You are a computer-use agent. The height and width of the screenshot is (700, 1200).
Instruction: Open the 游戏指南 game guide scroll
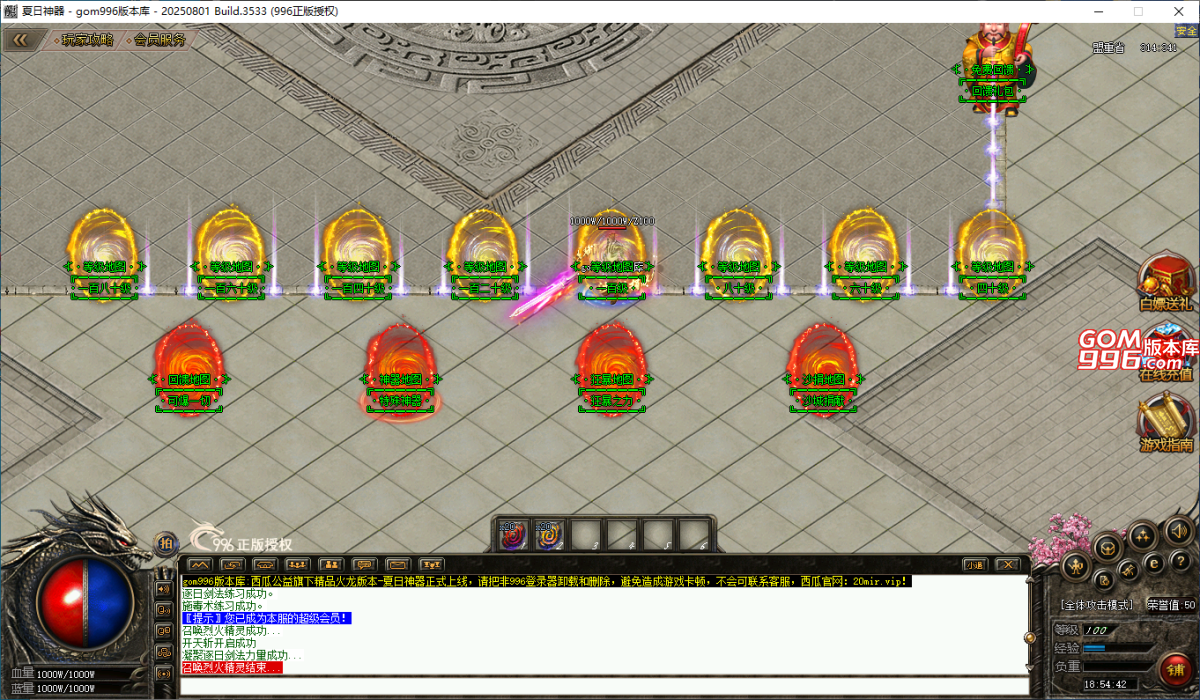click(x=1166, y=423)
